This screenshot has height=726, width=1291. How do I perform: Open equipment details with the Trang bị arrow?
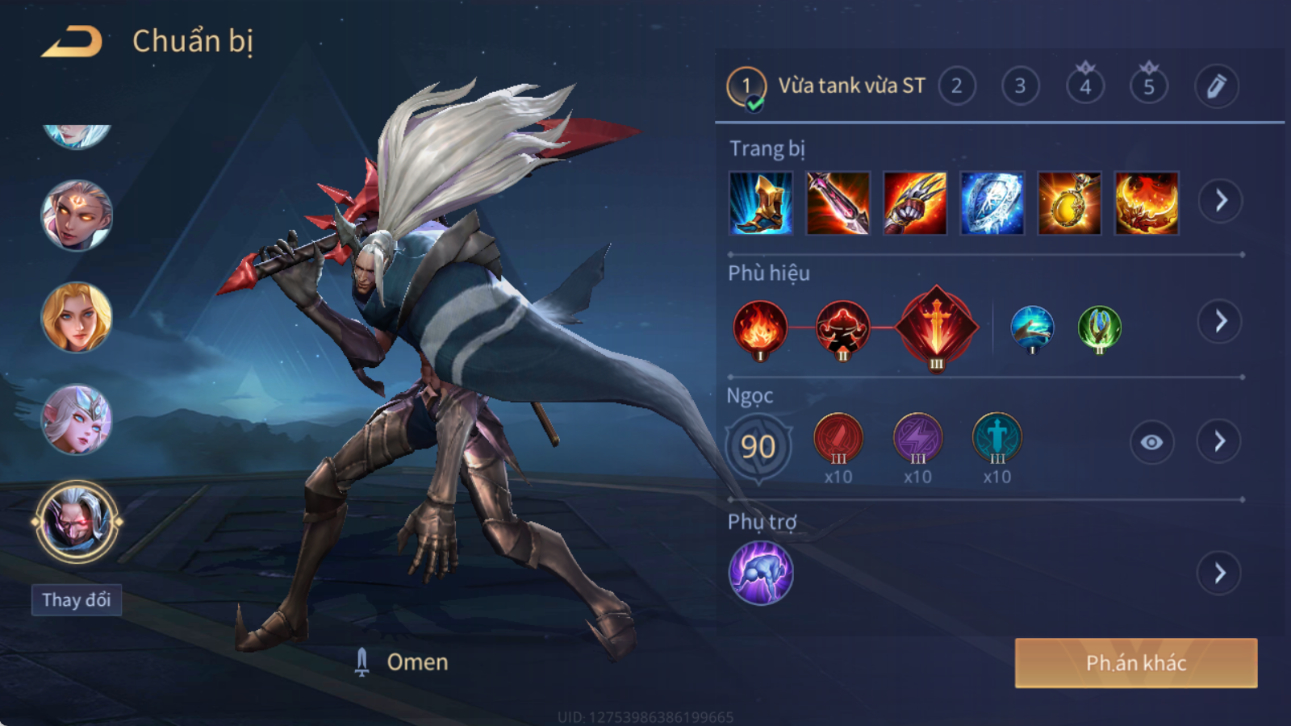click(x=1220, y=201)
